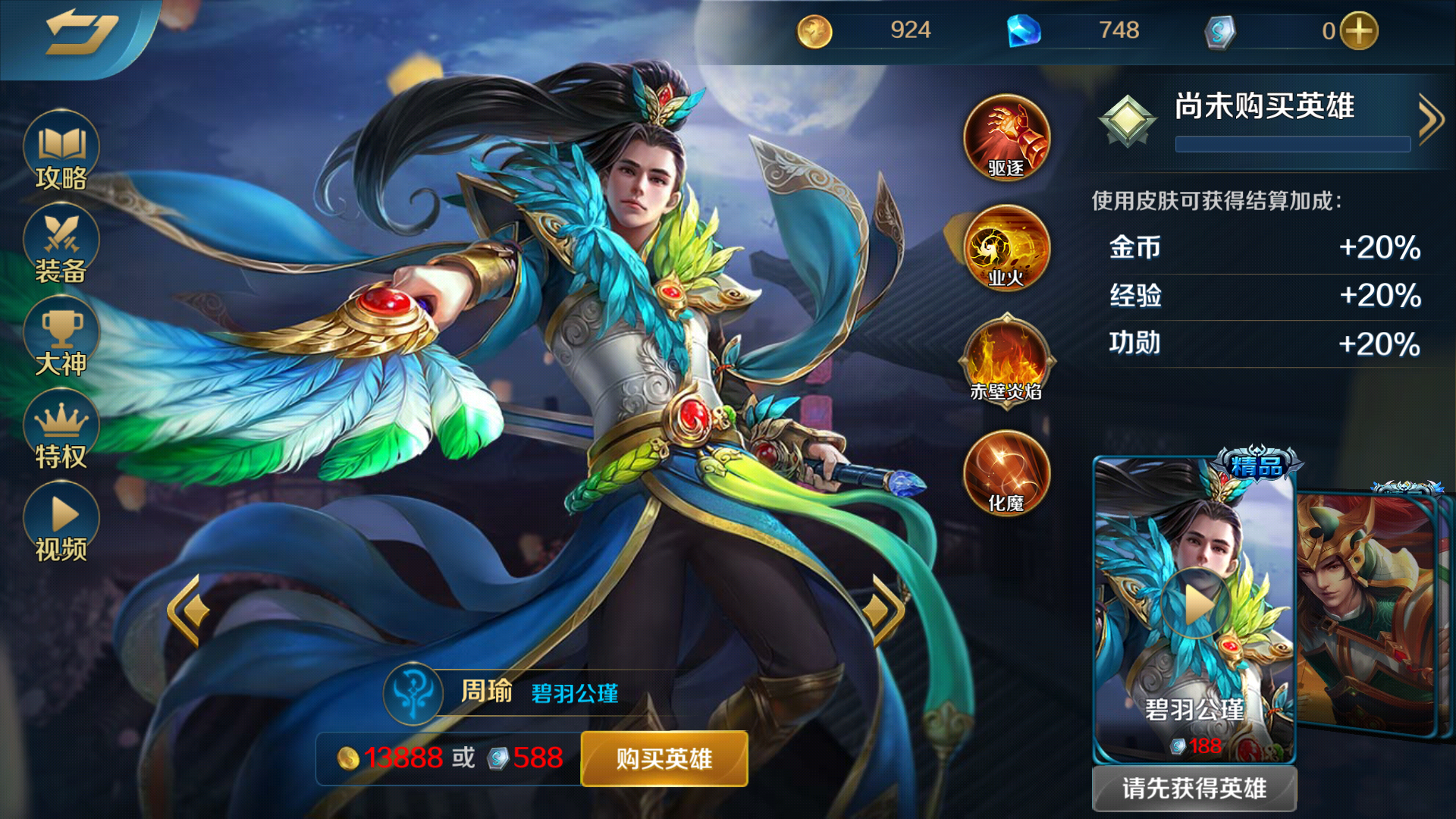The width and height of the screenshot is (1456, 819).
Task: Click the 周瑜 hero emblem badge
Action: [413, 694]
